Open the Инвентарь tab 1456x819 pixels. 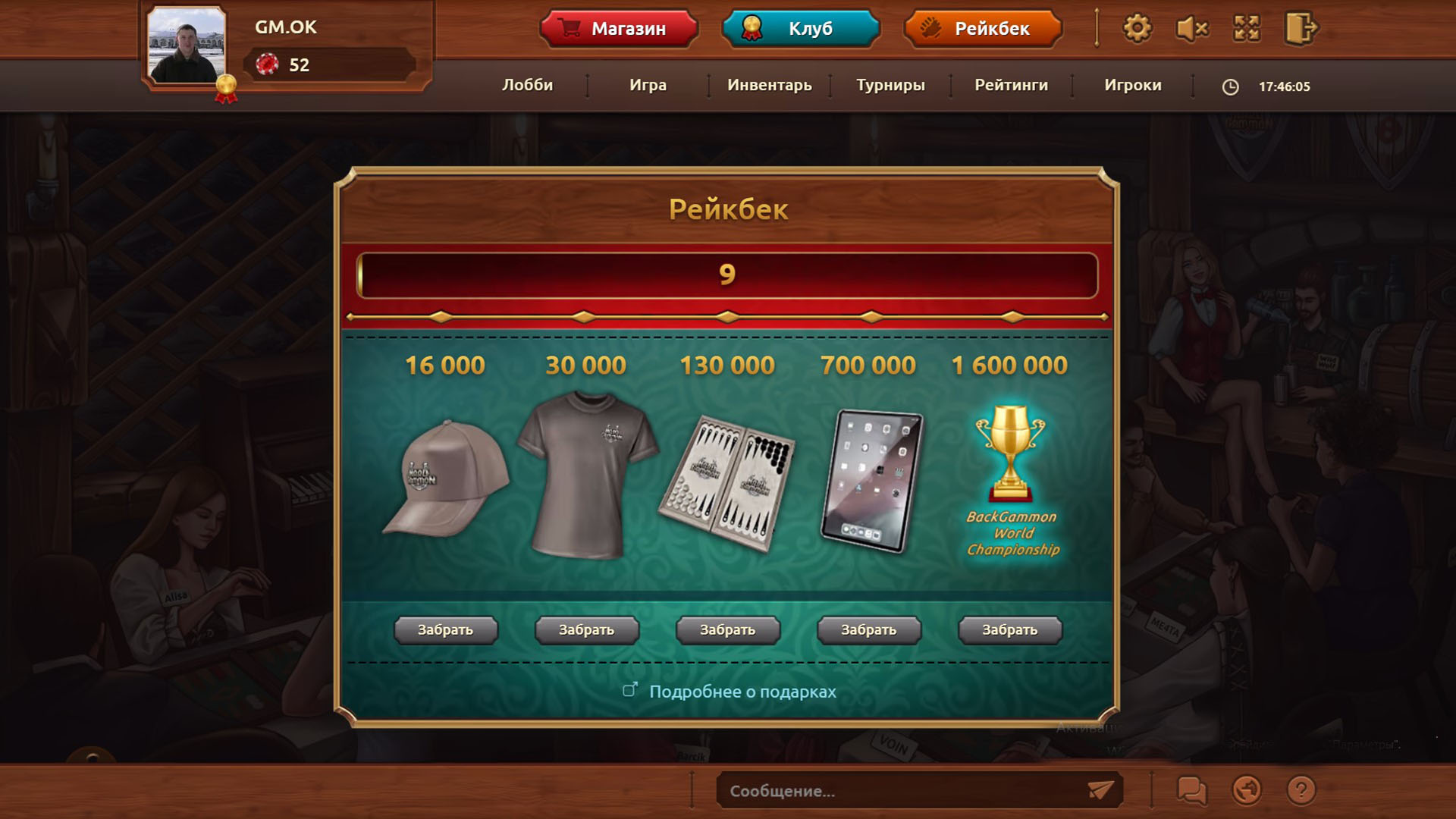pyautogui.click(x=769, y=86)
